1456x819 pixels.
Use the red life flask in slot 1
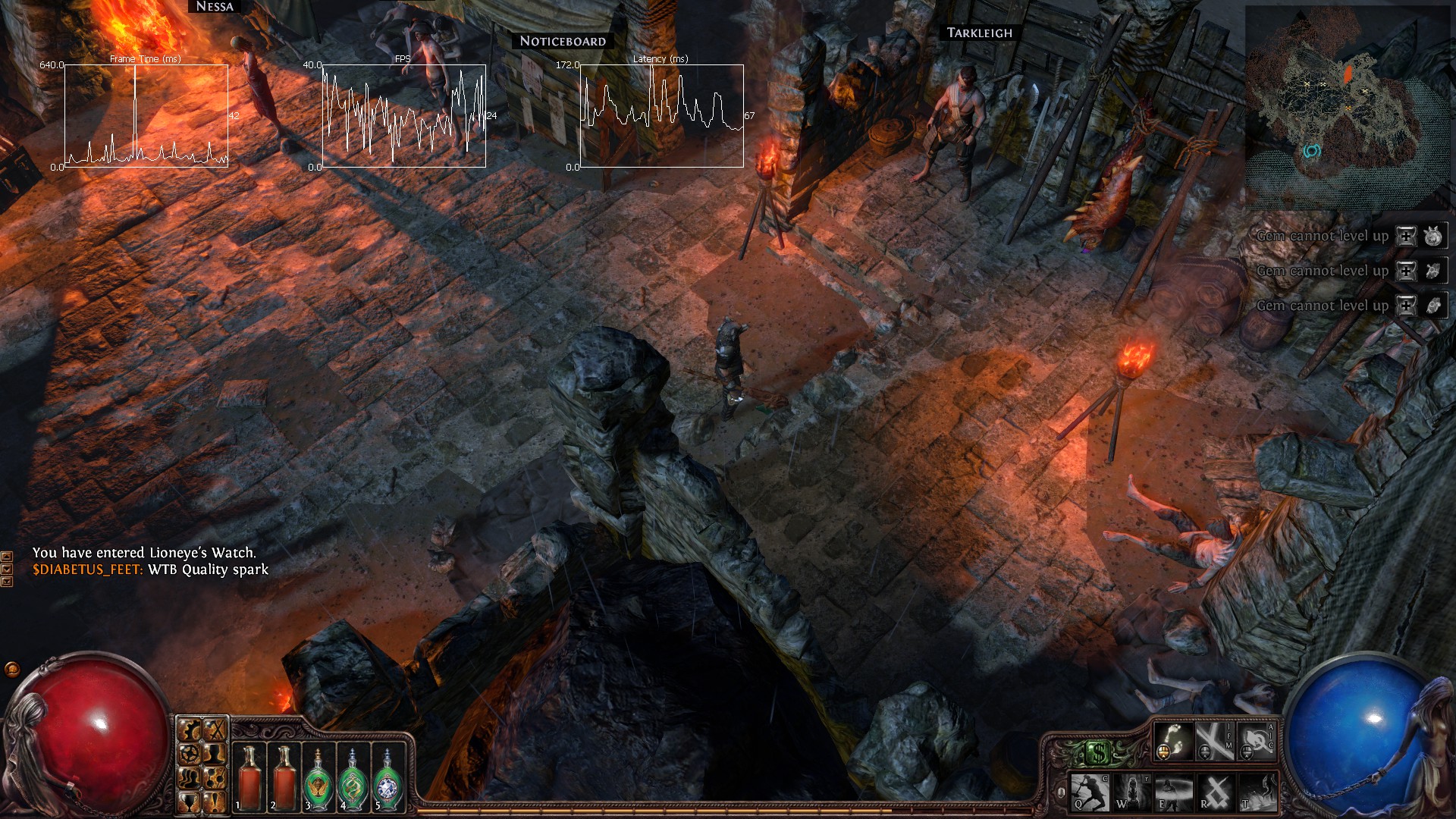249,777
